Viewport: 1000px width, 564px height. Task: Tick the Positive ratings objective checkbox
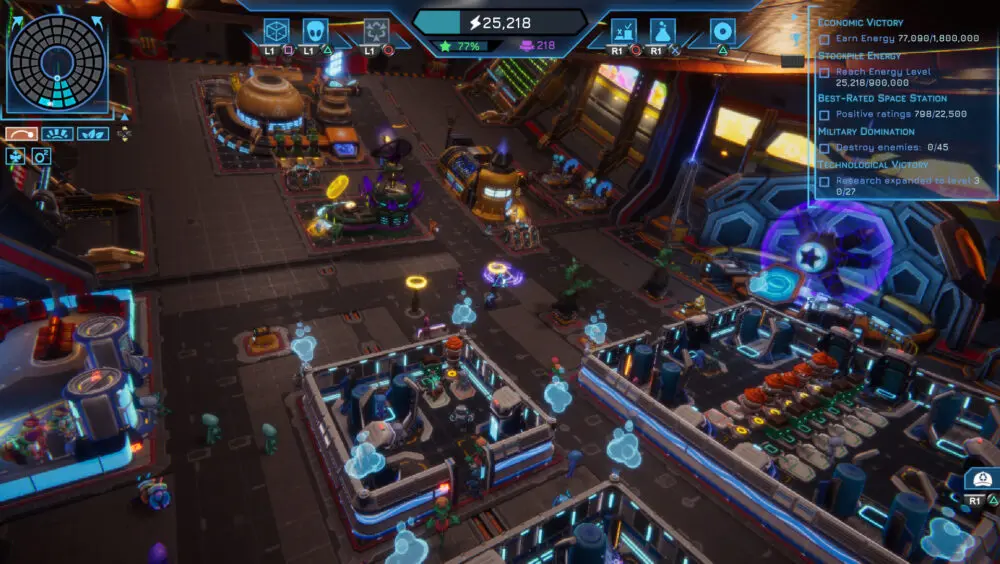pos(824,114)
